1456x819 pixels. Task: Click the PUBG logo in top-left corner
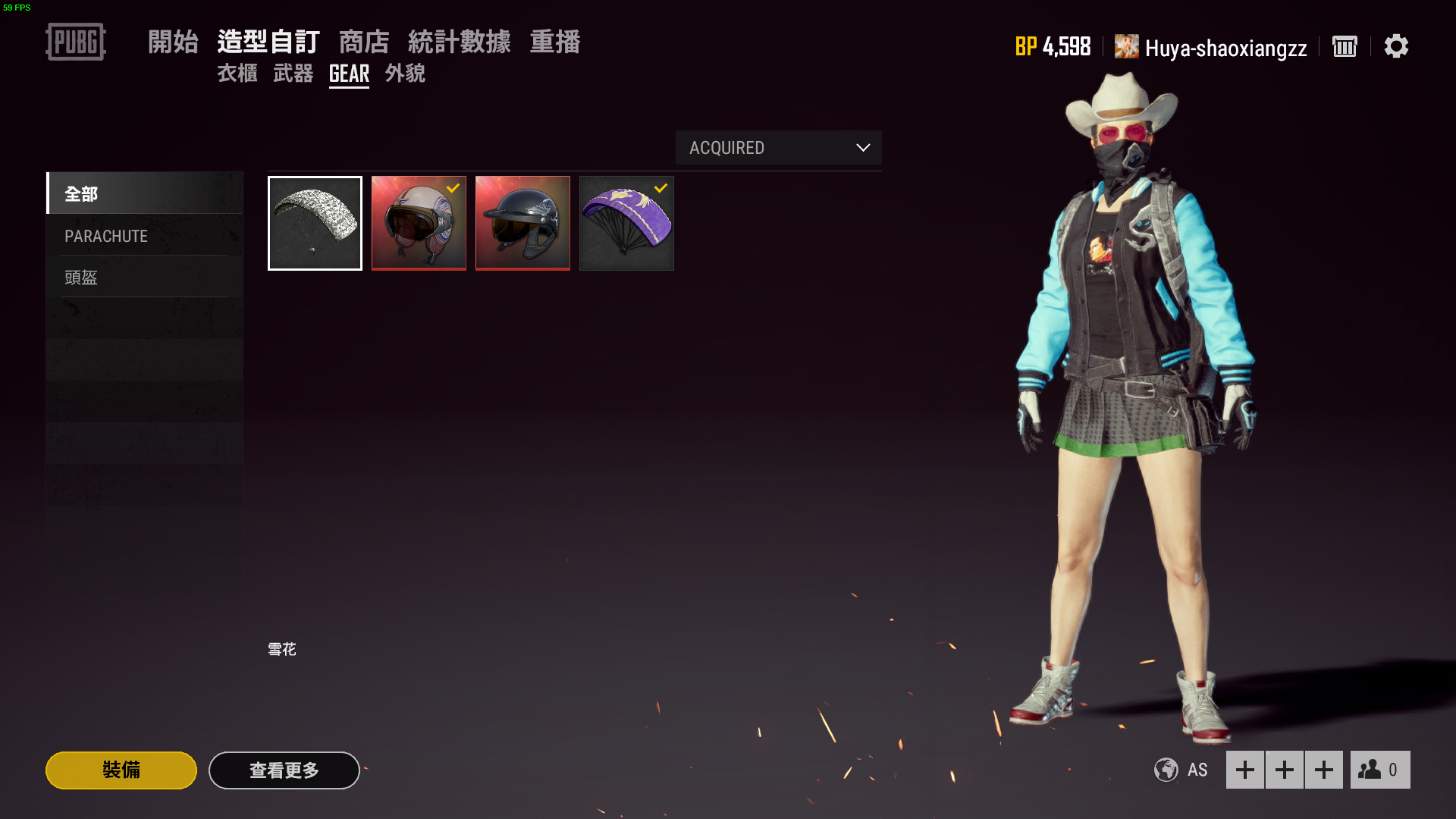[x=75, y=42]
